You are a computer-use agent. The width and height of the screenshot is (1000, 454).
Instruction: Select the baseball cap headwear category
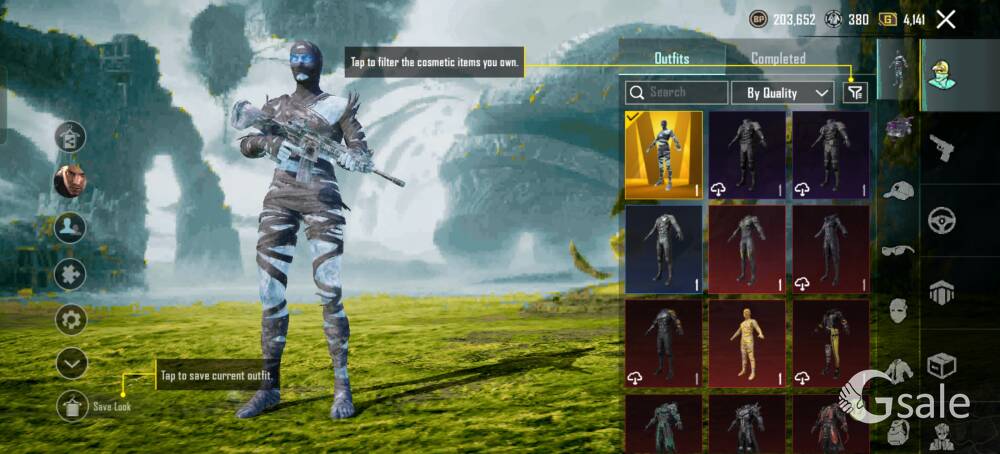point(899,190)
